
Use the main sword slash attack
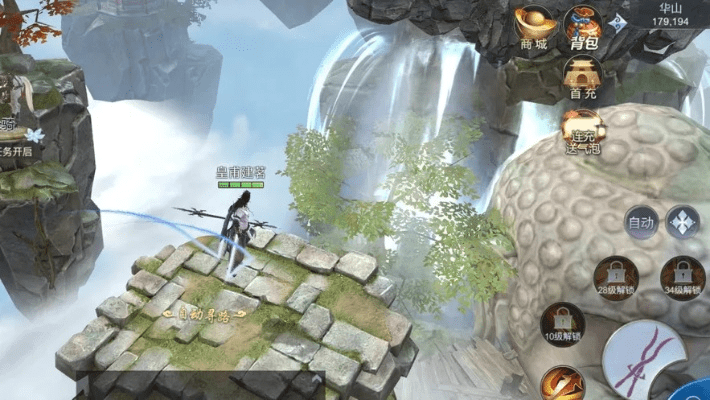coord(646,361)
